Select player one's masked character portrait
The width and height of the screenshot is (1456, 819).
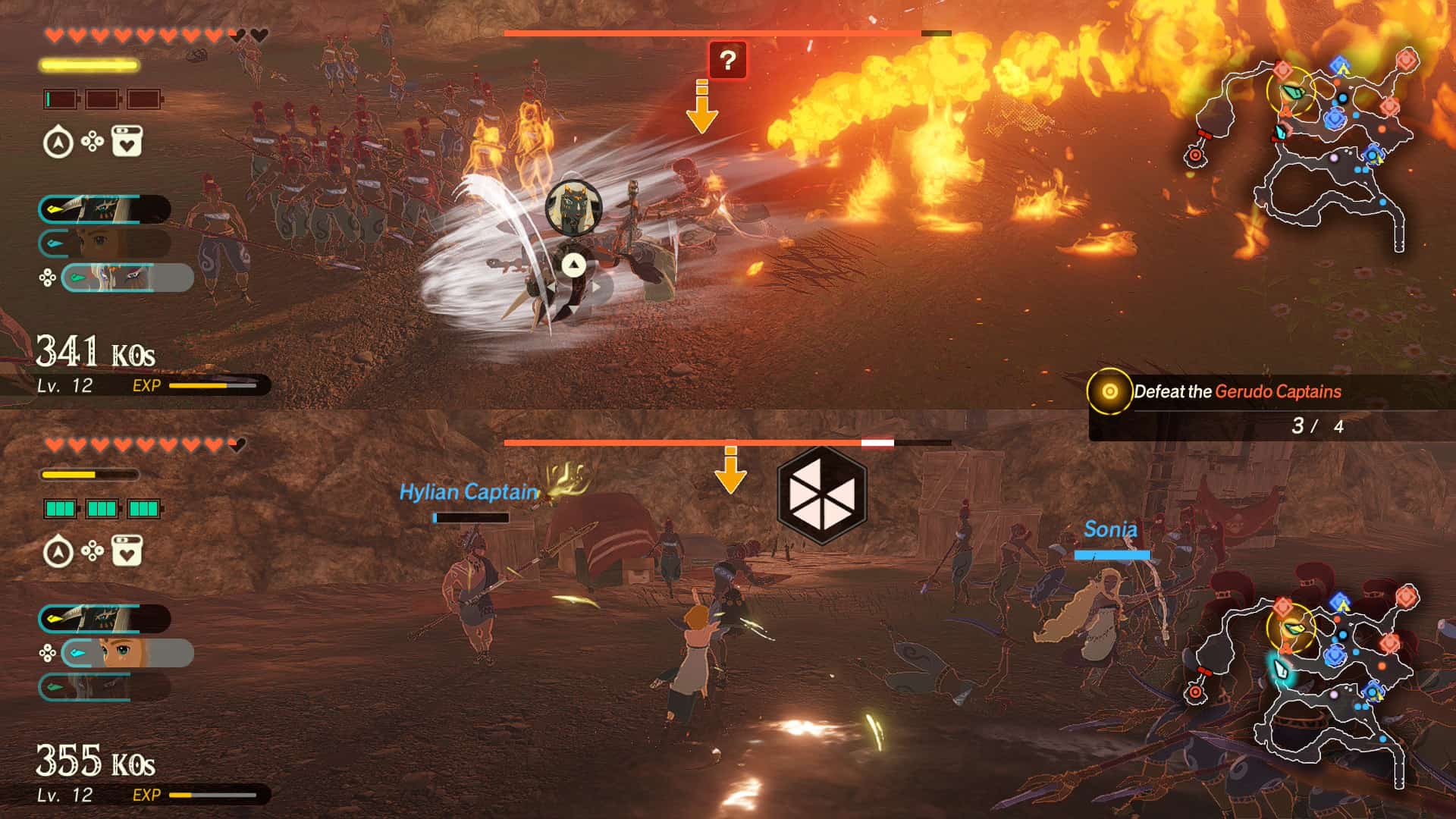tap(105, 209)
